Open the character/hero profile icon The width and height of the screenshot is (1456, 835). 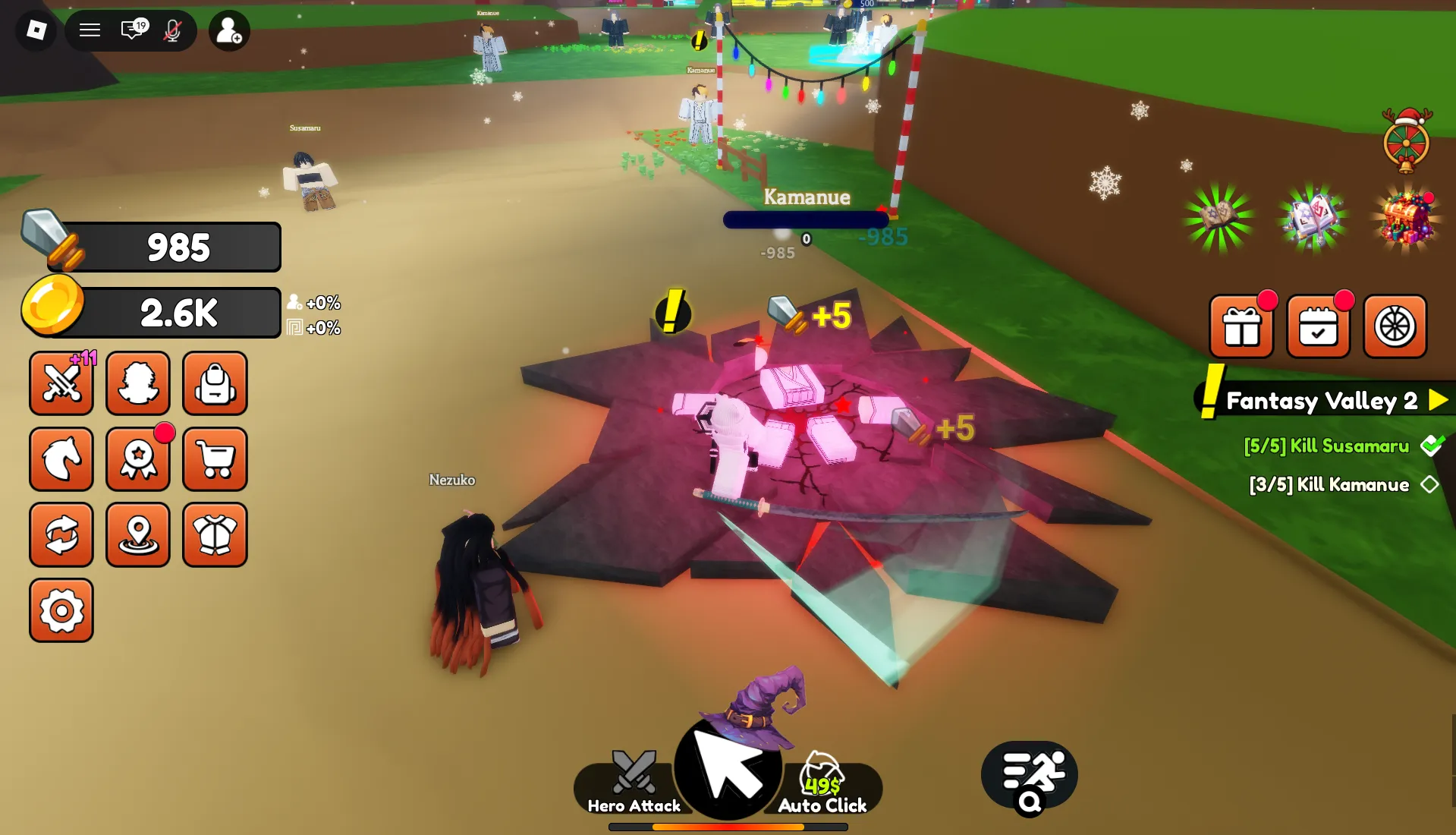pos(138,383)
